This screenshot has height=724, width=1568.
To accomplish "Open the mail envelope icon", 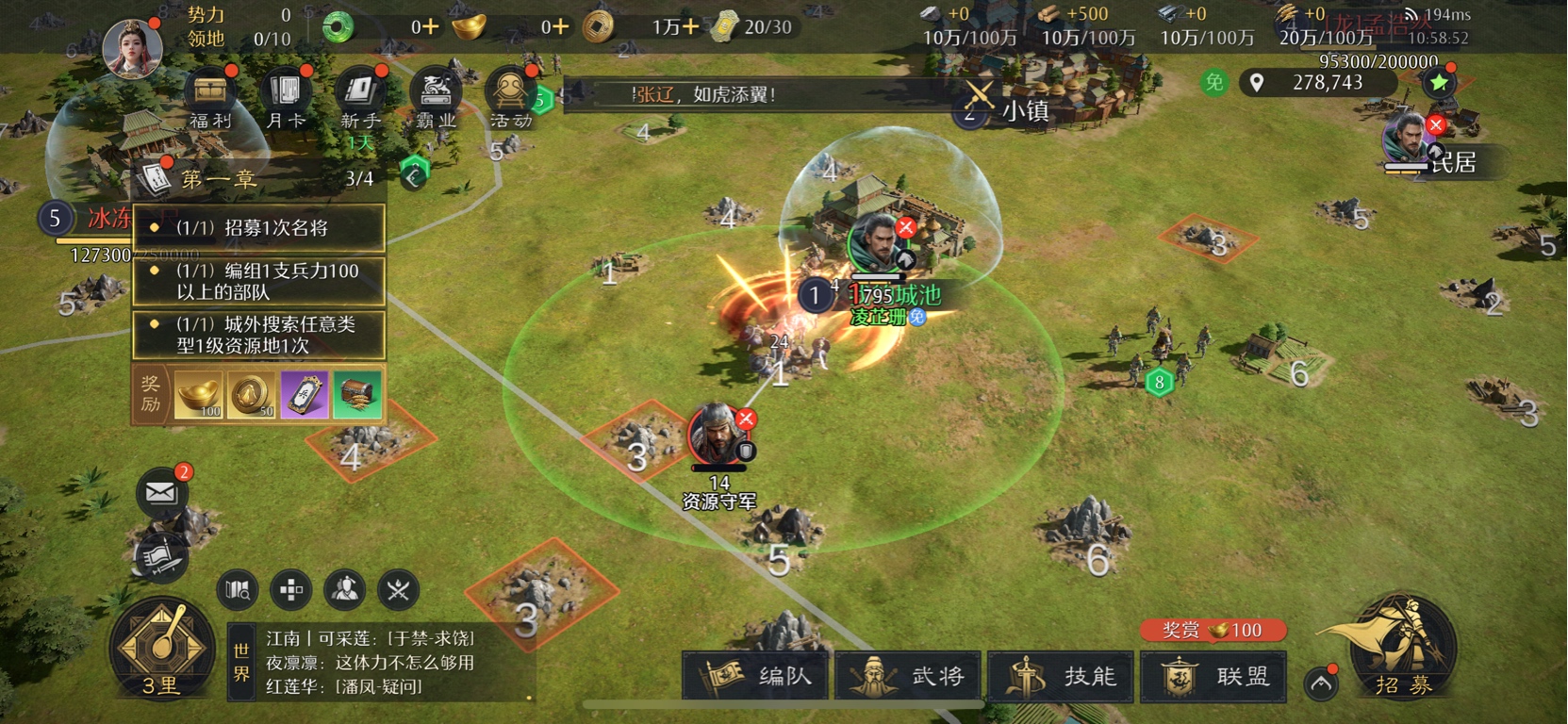I will click(x=161, y=492).
